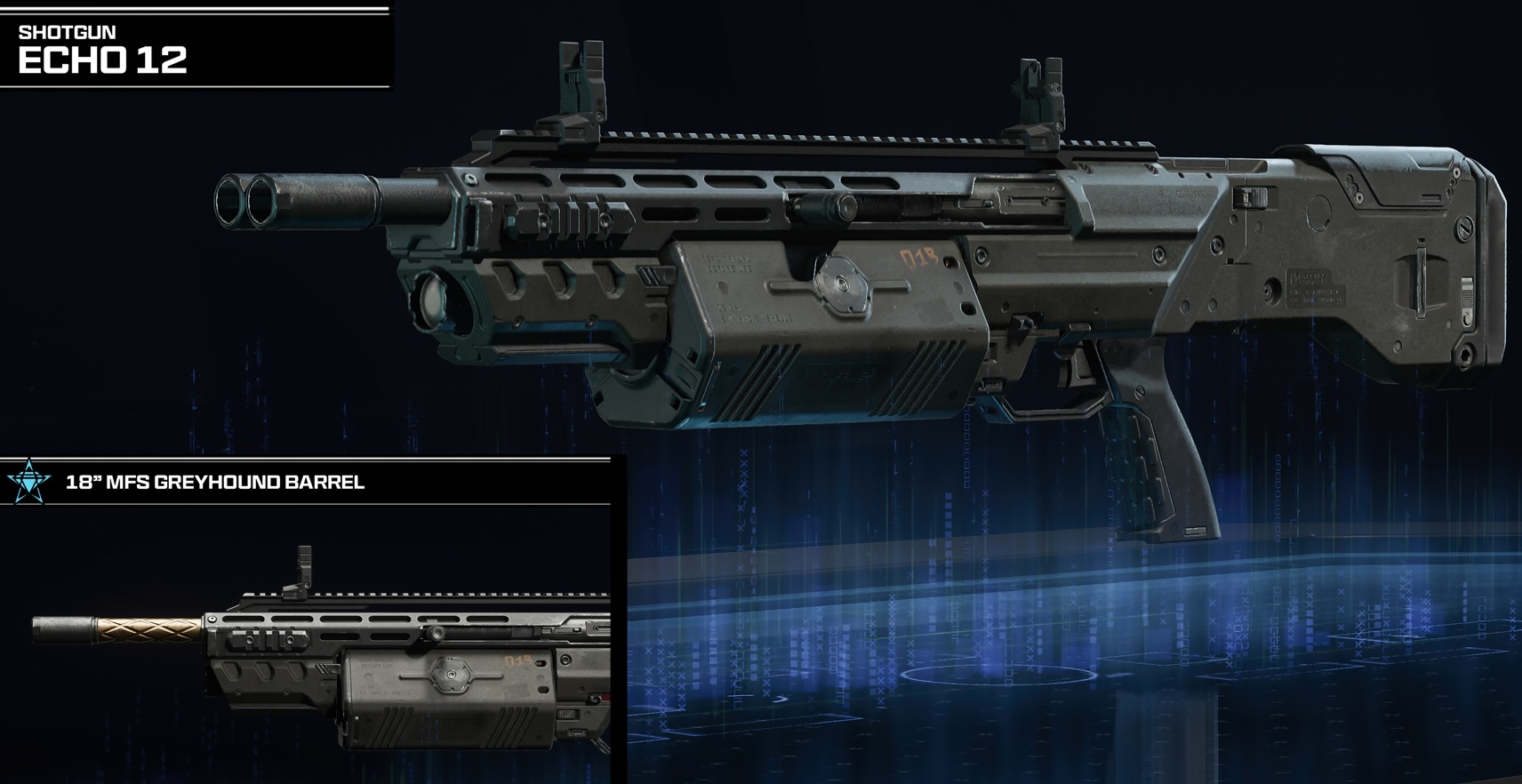This screenshot has height=784, width=1522.
Task: Click the blue star emblem icon
Action: [x=28, y=482]
